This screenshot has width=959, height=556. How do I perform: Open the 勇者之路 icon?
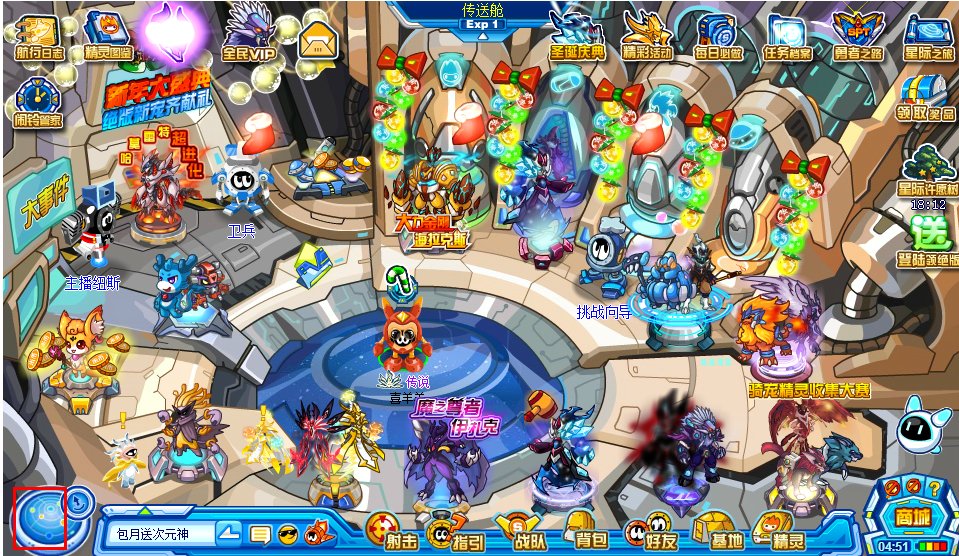(858, 33)
